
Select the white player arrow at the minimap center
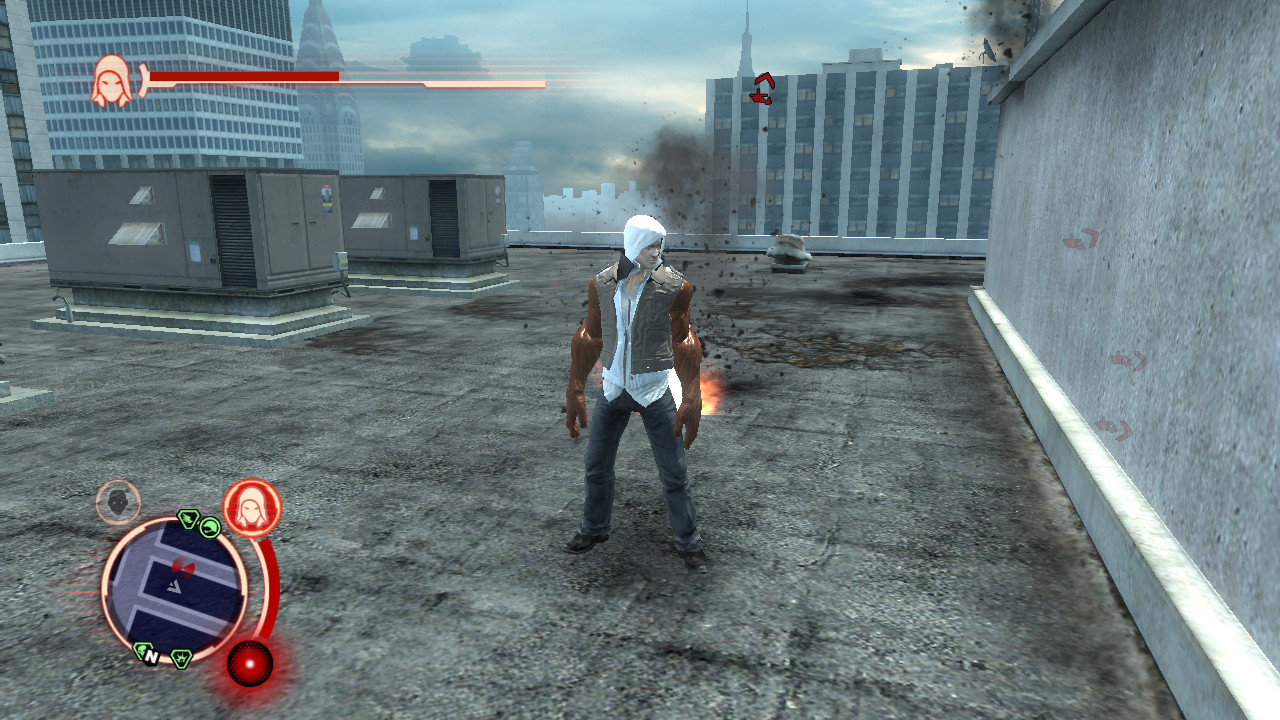tap(173, 587)
